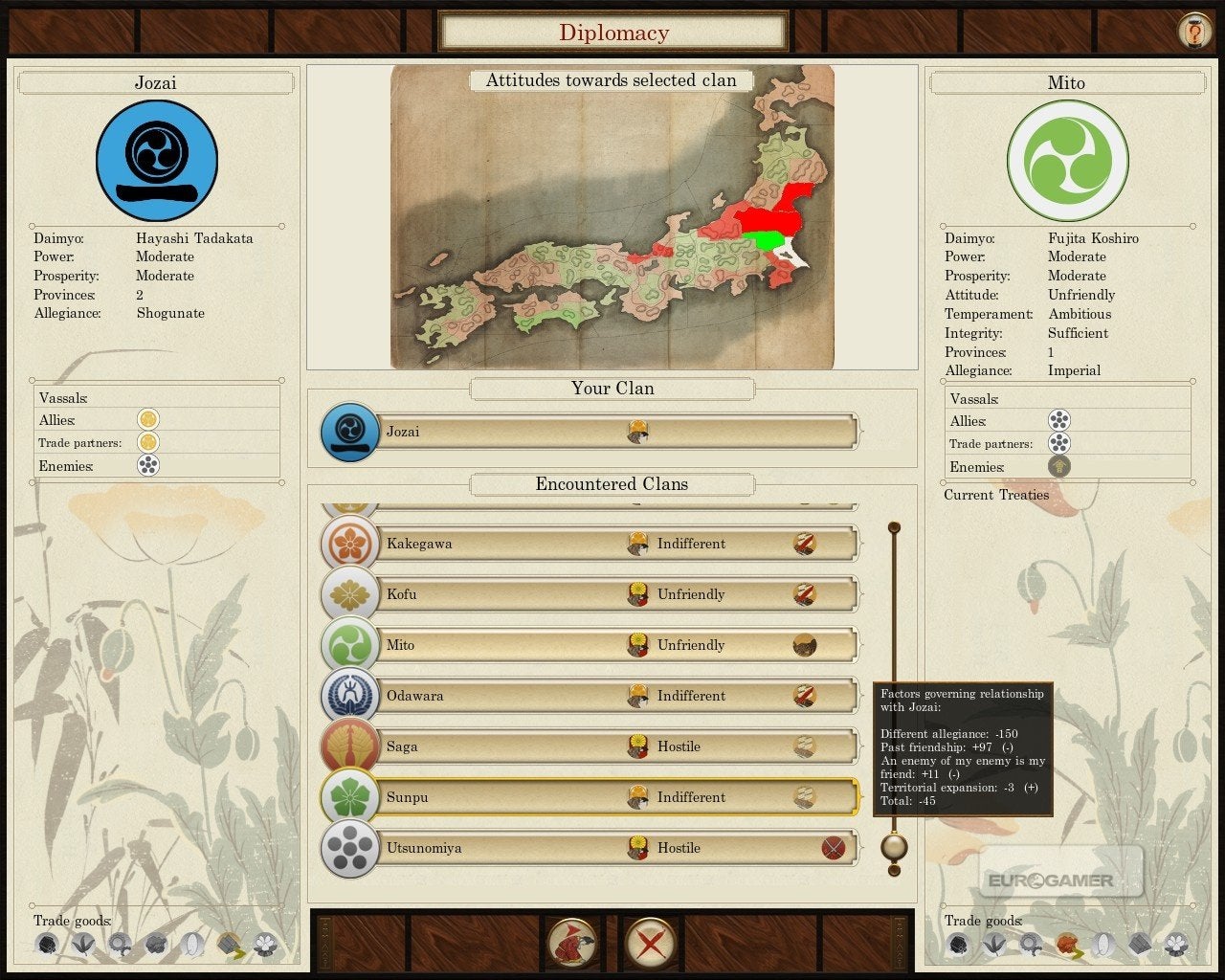Click the enemies crest icon in Jozai's relations list
The image size is (1225, 980).
click(x=150, y=466)
